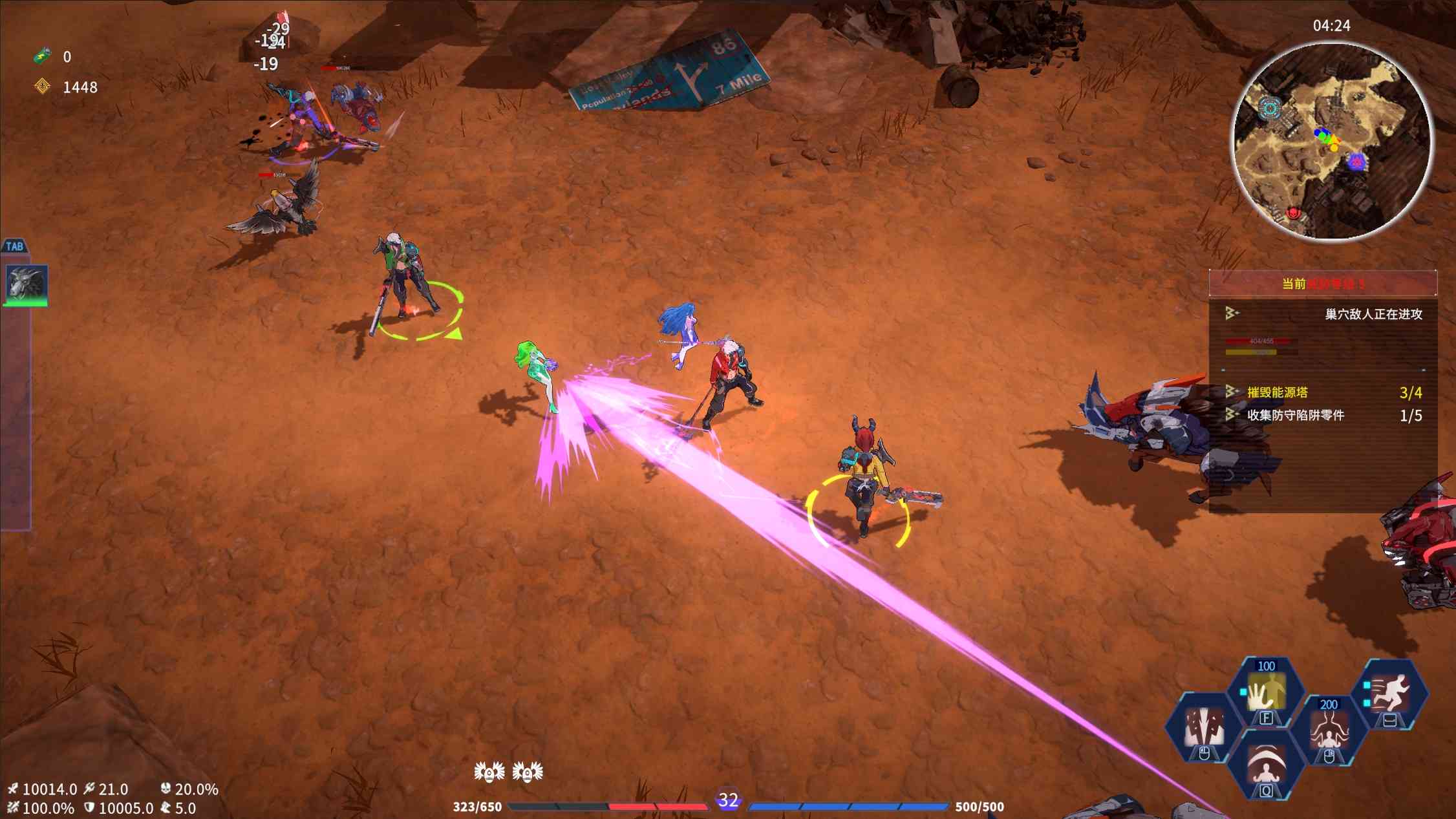Select the 收集防守陷阱零件 objective

pyautogui.click(x=1295, y=415)
